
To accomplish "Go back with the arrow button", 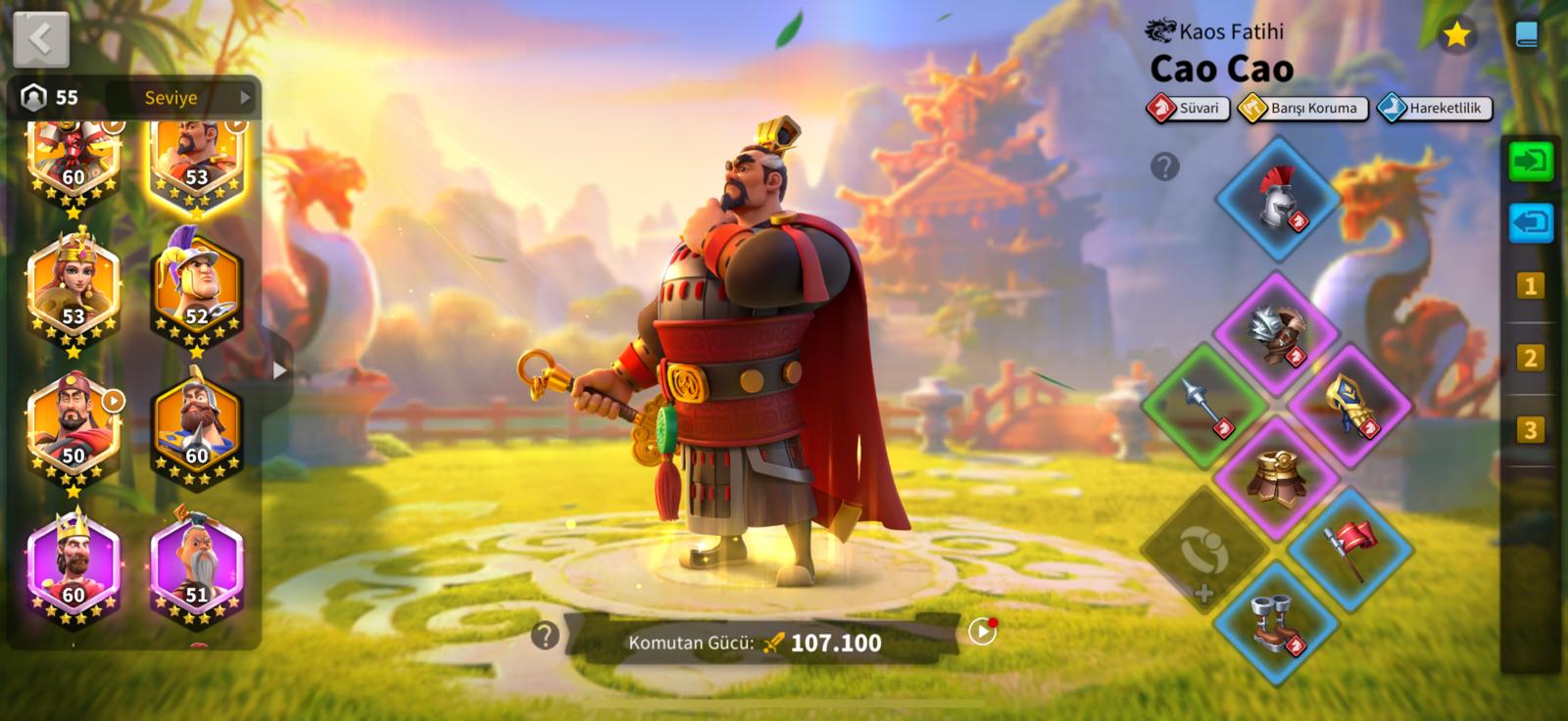I will point(41,39).
